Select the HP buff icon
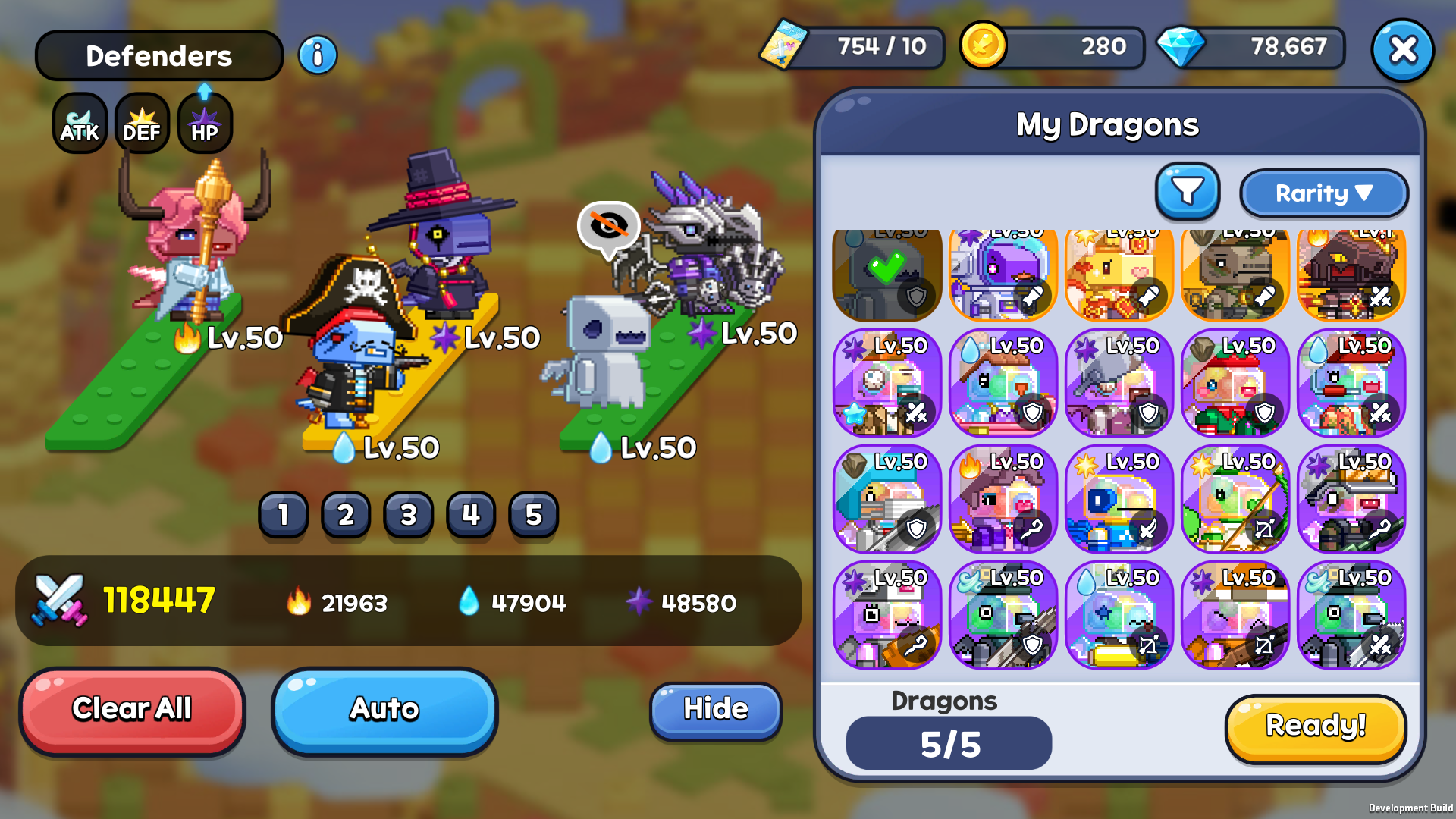Image resolution: width=1456 pixels, height=819 pixels. click(x=205, y=124)
